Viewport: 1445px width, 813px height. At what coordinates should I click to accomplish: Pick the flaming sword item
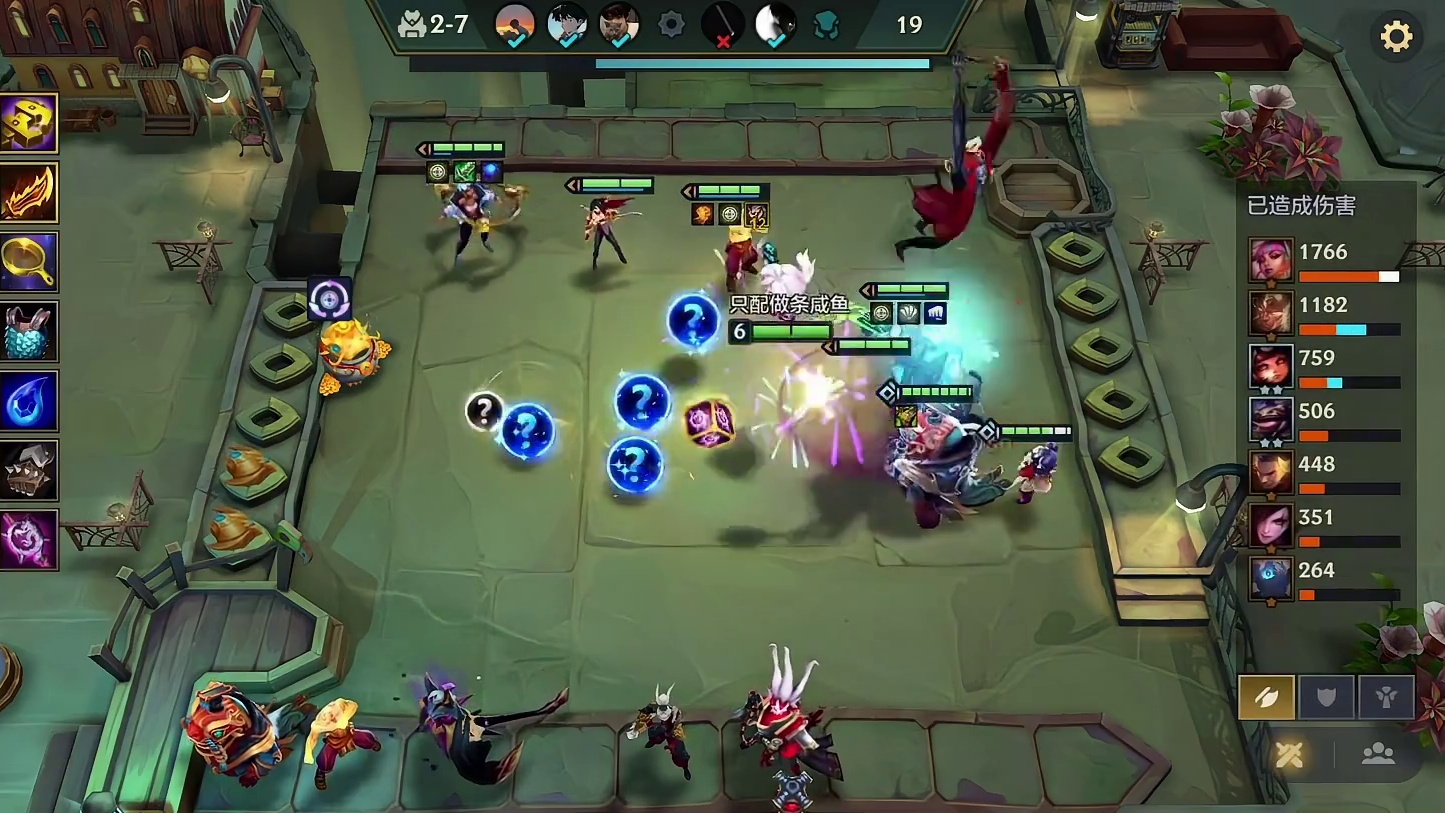(x=28, y=193)
